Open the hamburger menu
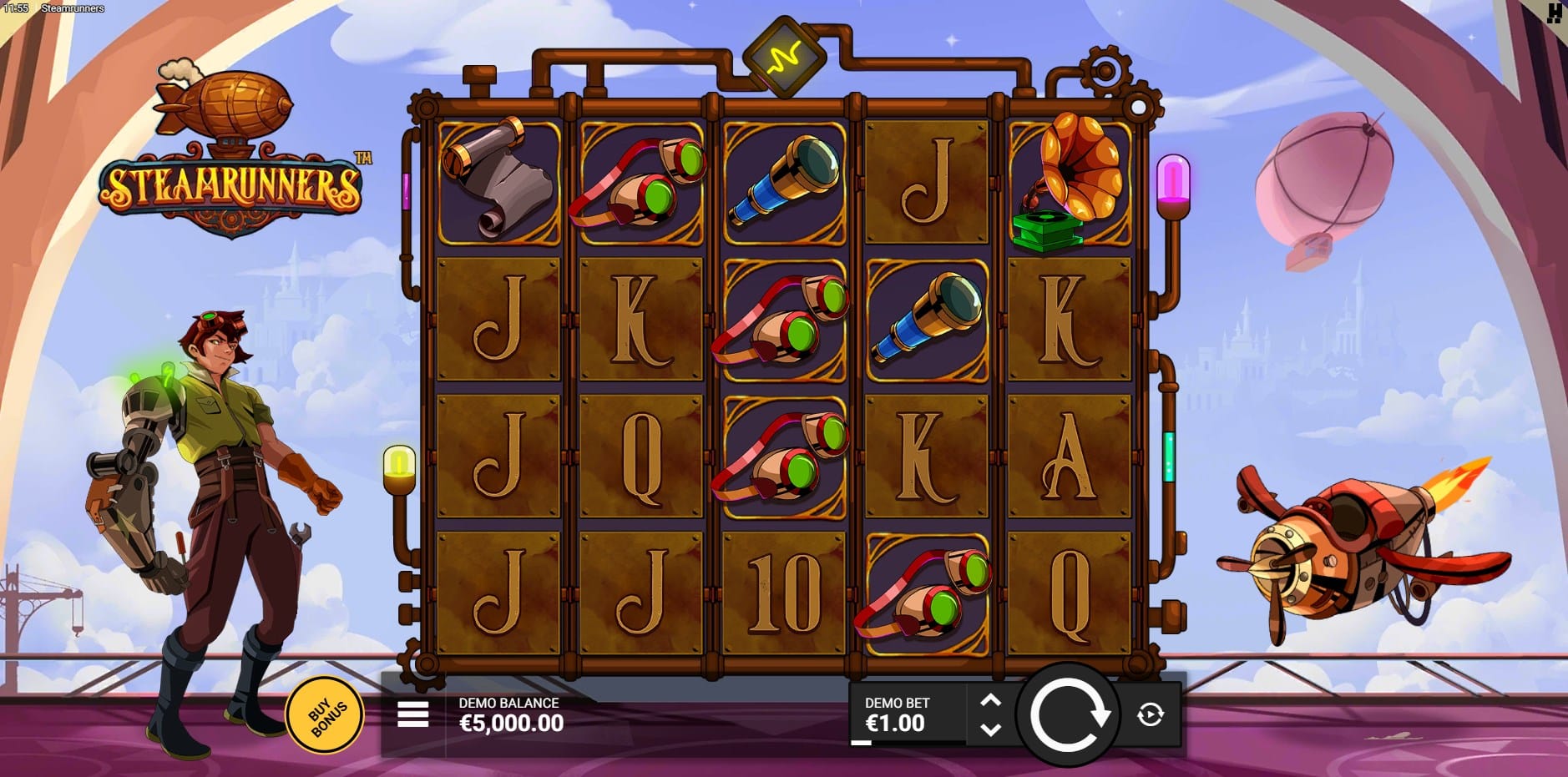This screenshot has height=777, width=1568. (x=413, y=714)
